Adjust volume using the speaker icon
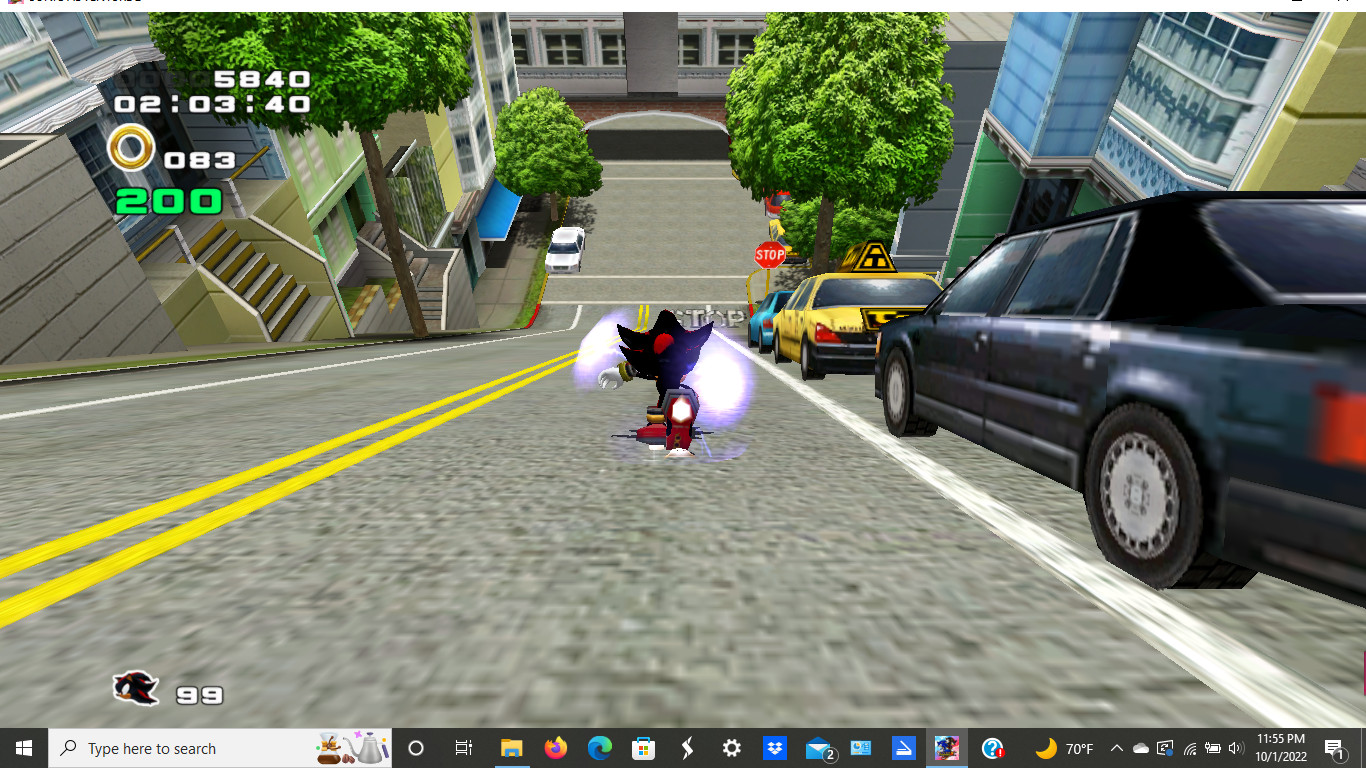 point(1236,748)
